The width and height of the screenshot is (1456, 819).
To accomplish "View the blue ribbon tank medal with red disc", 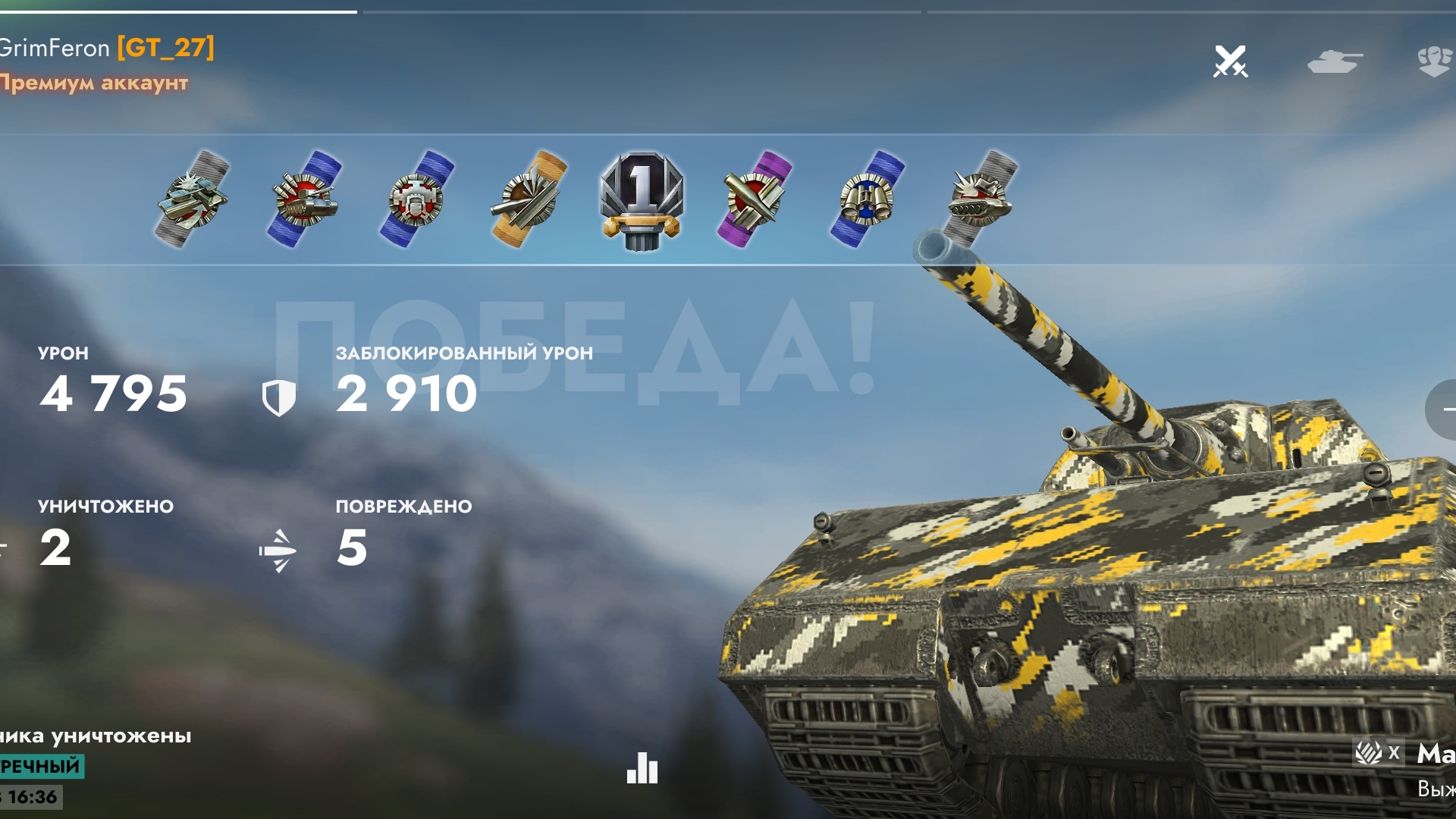I will (304, 199).
